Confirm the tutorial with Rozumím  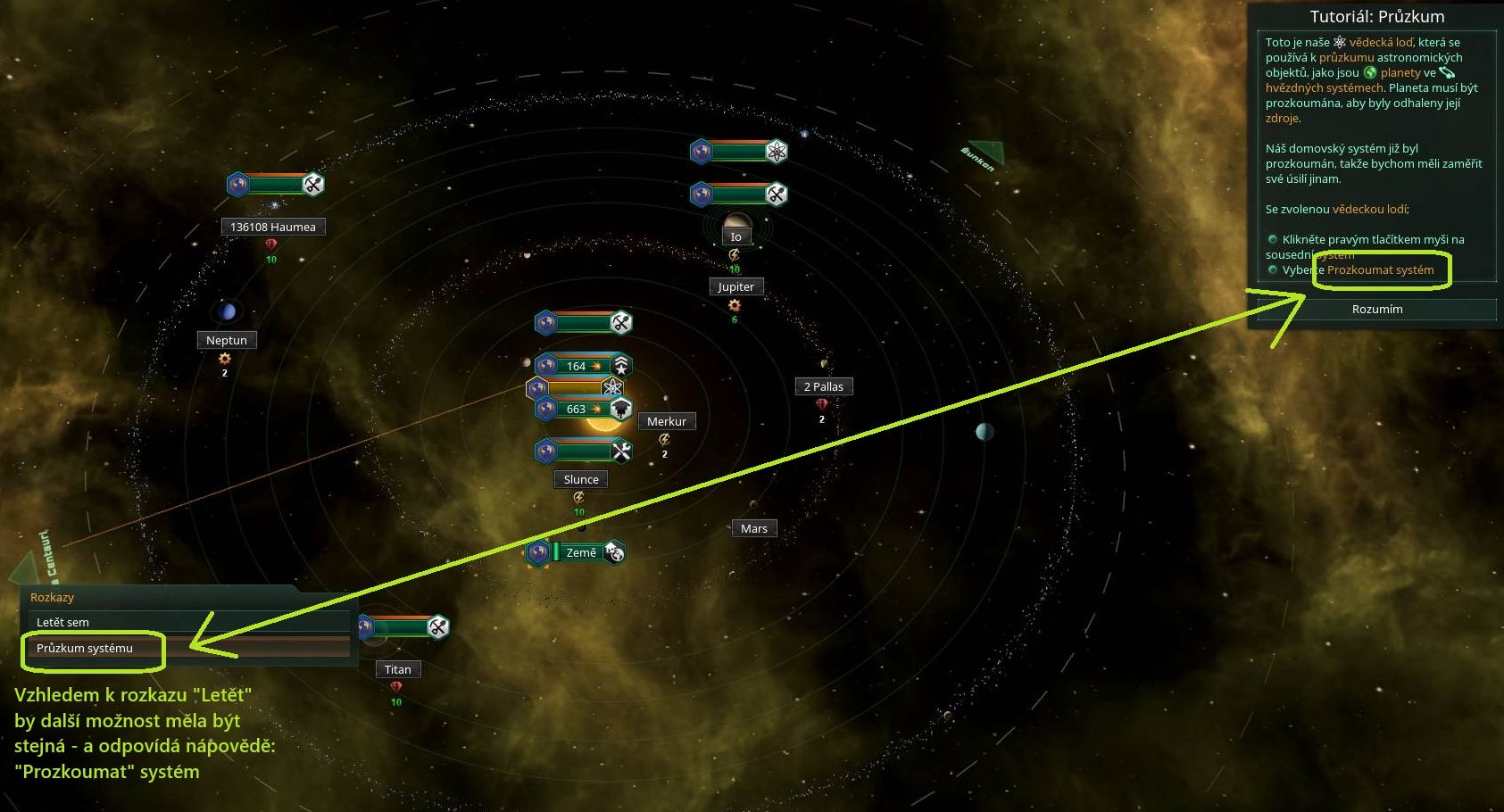(x=1376, y=309)
